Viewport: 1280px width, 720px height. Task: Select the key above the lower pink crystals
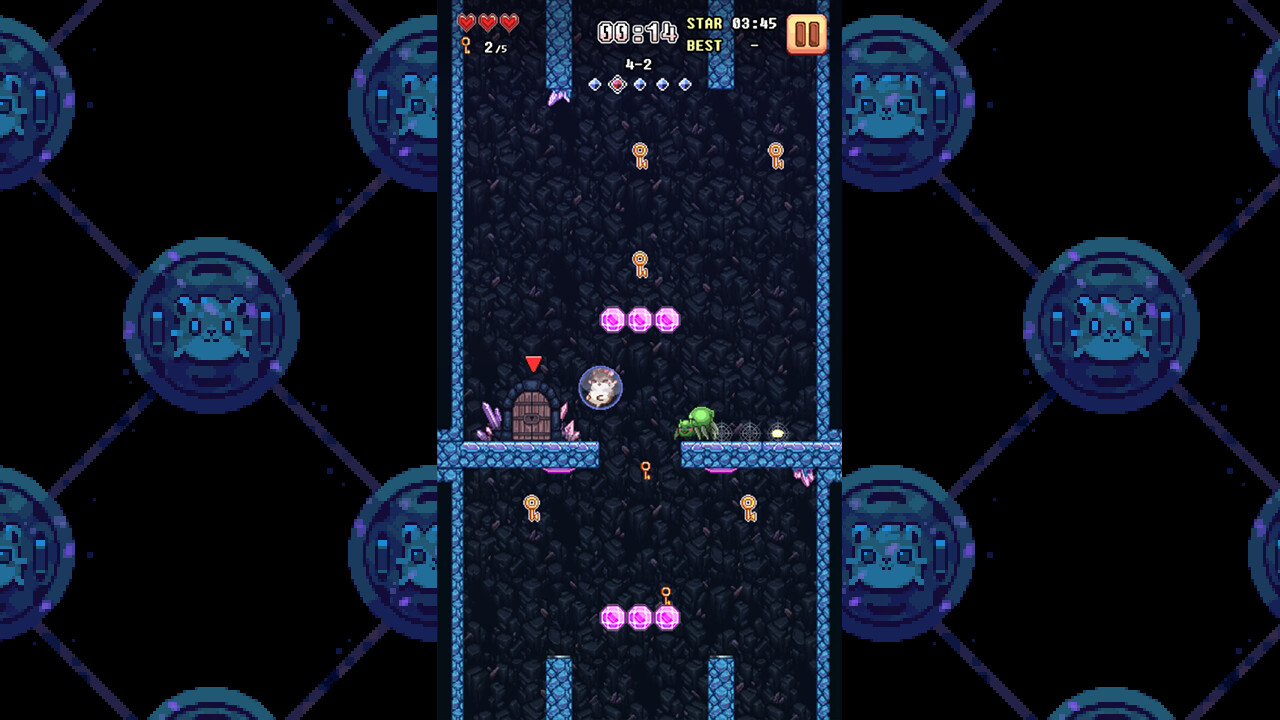(666, 595)
